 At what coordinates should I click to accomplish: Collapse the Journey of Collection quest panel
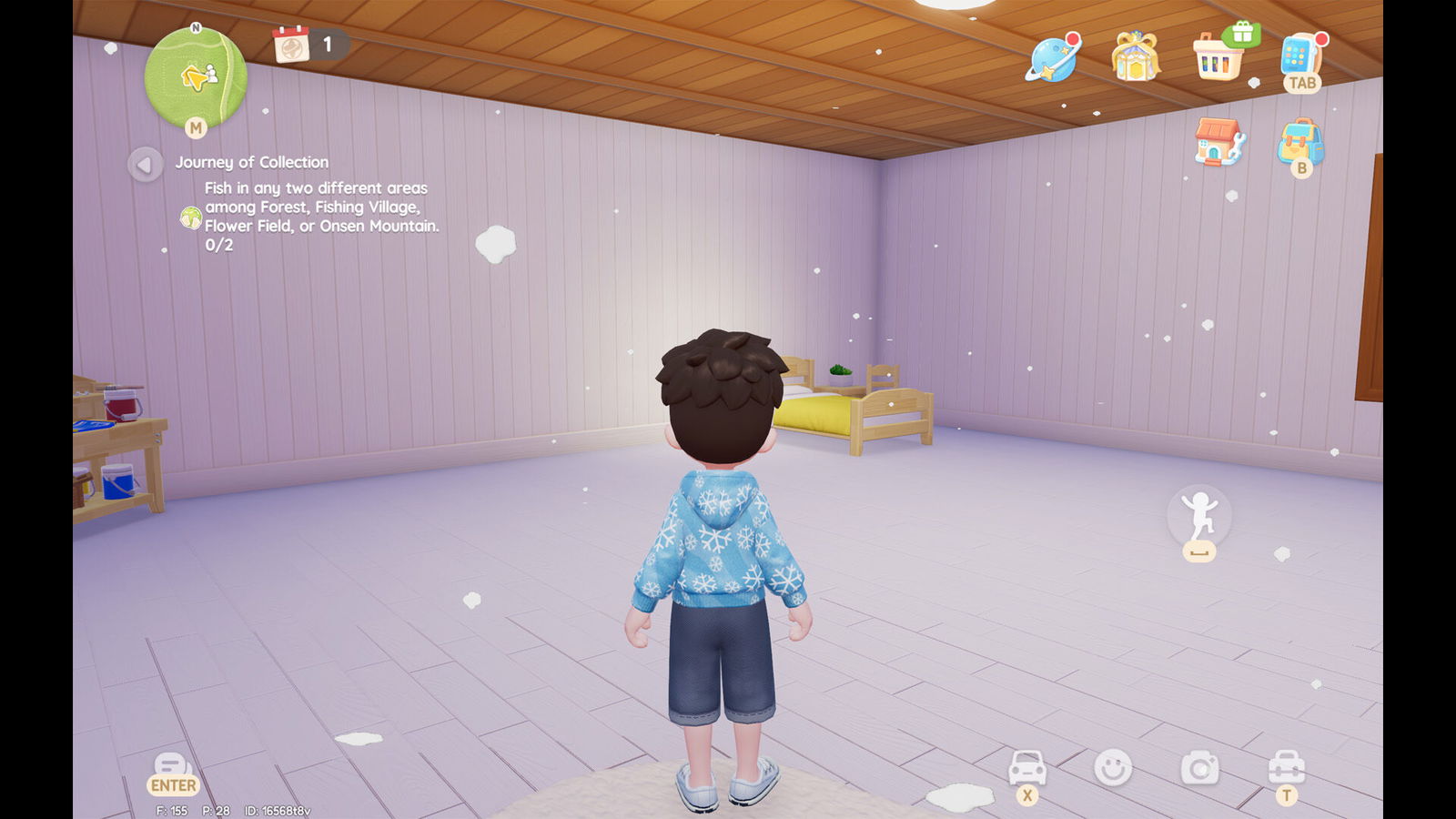coord(145,164)
